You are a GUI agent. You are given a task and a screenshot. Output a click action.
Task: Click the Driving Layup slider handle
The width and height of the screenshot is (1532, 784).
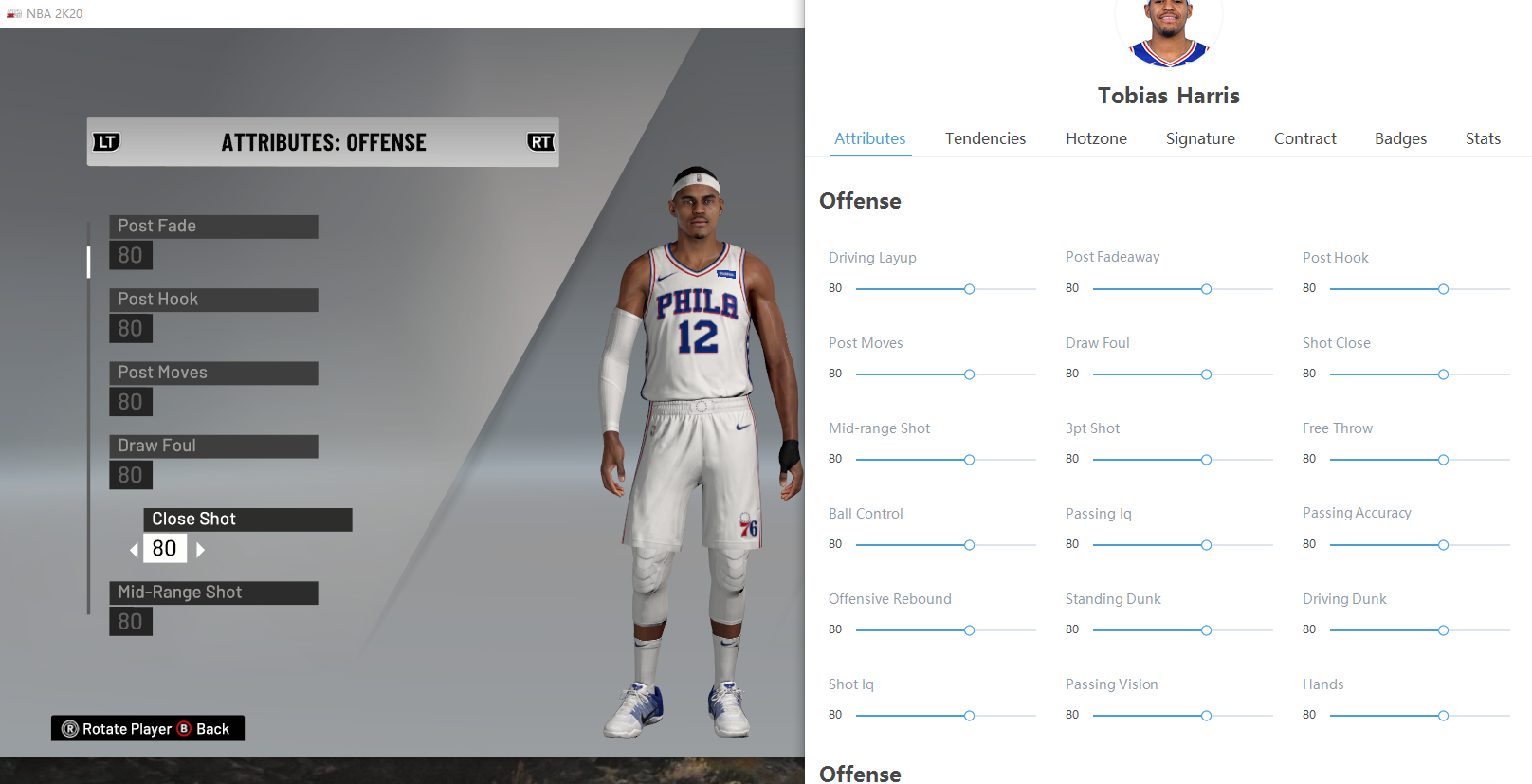pyautogui.click(x=969, y=289)
